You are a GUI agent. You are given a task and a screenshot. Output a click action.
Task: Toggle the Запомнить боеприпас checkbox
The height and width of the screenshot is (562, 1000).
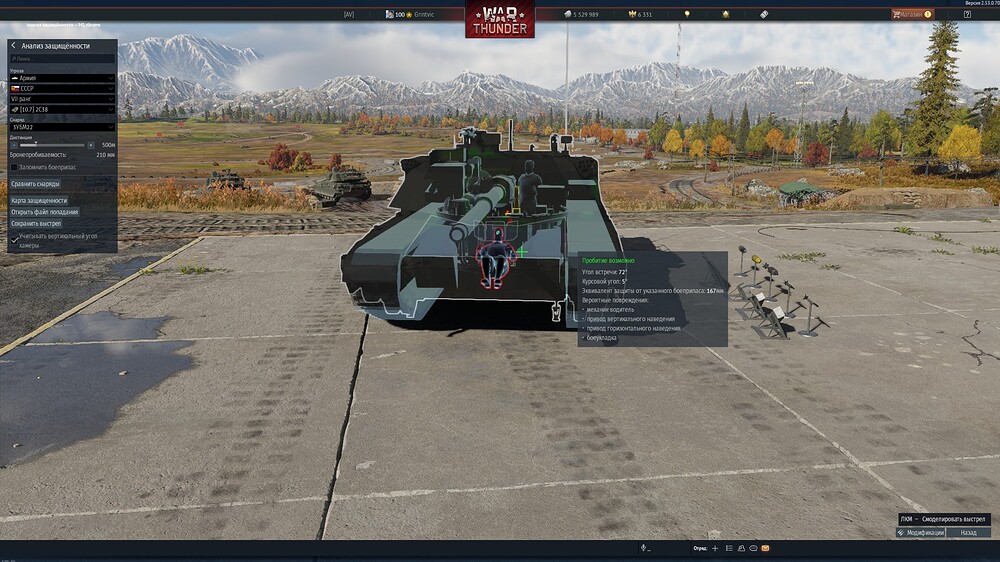pyautogui.click(x=13, y=167)
